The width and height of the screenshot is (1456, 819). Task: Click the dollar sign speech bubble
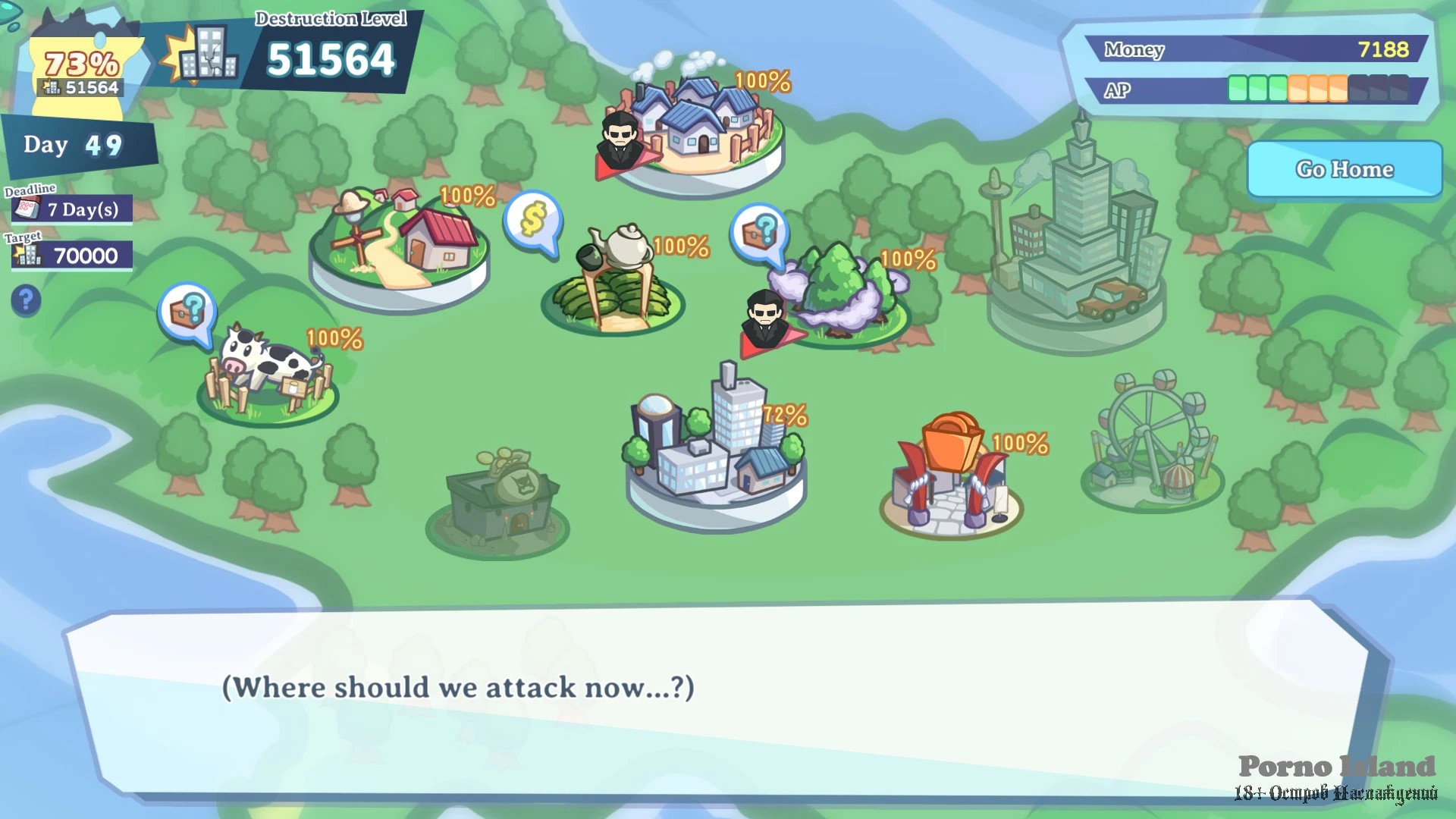[x=533, y=221]
